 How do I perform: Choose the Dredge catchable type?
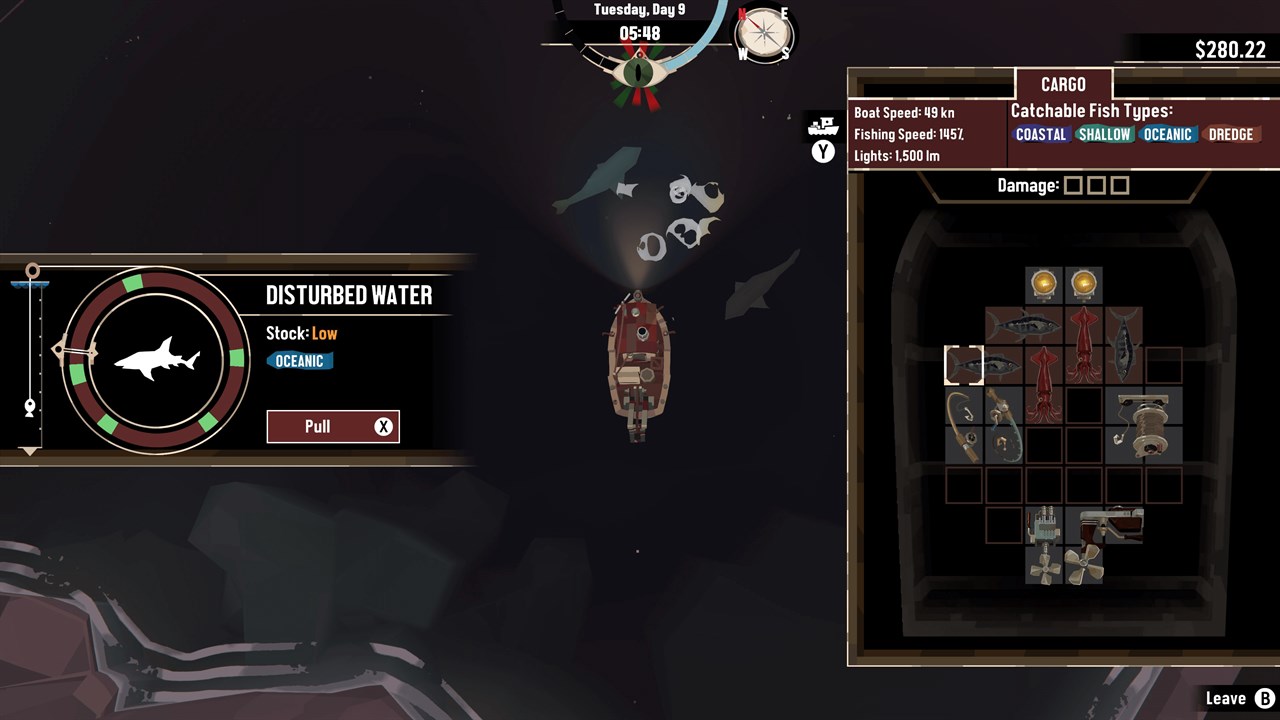pyautogui.click(x=1230, y=135)
